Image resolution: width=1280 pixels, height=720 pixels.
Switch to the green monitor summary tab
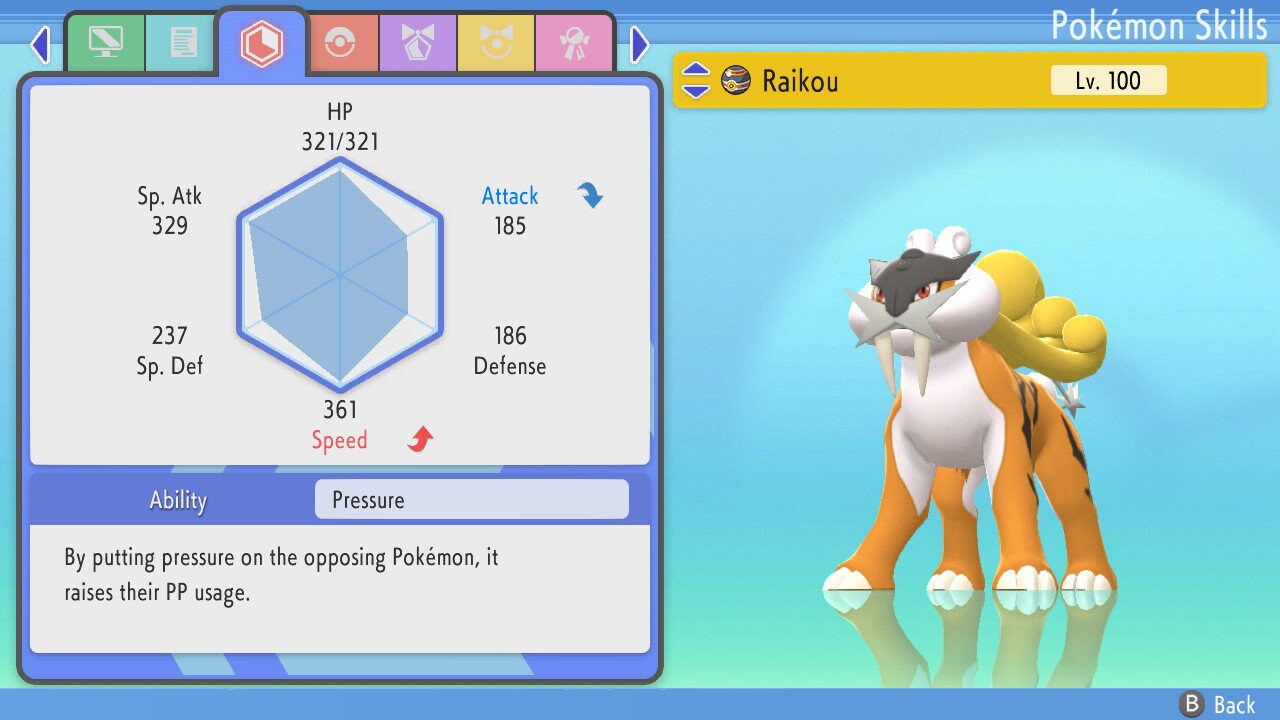tap(105, 43)
